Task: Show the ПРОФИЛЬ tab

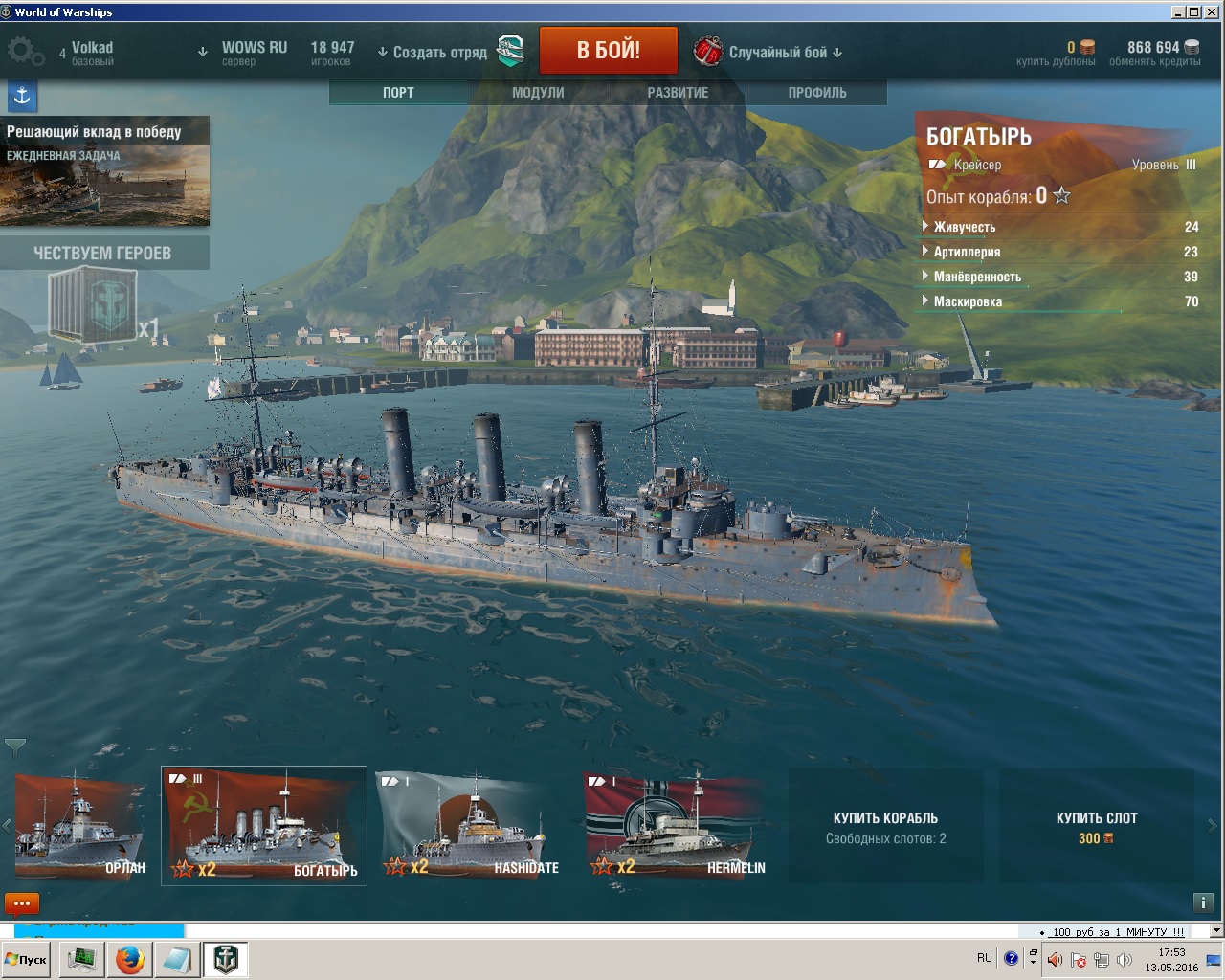Action: 817,93
